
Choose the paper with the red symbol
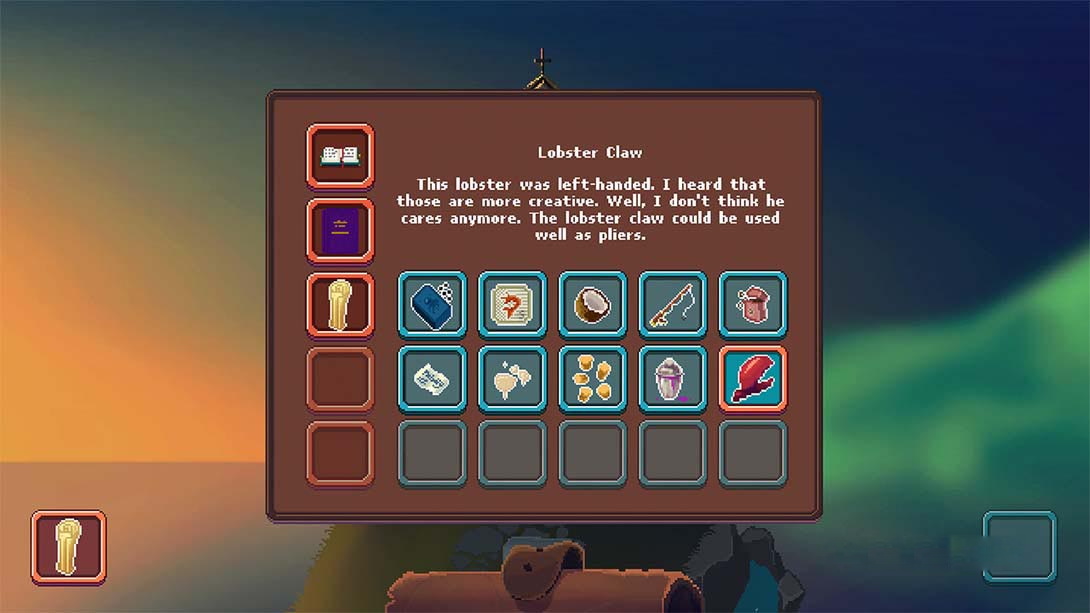(x=512, y=304)
